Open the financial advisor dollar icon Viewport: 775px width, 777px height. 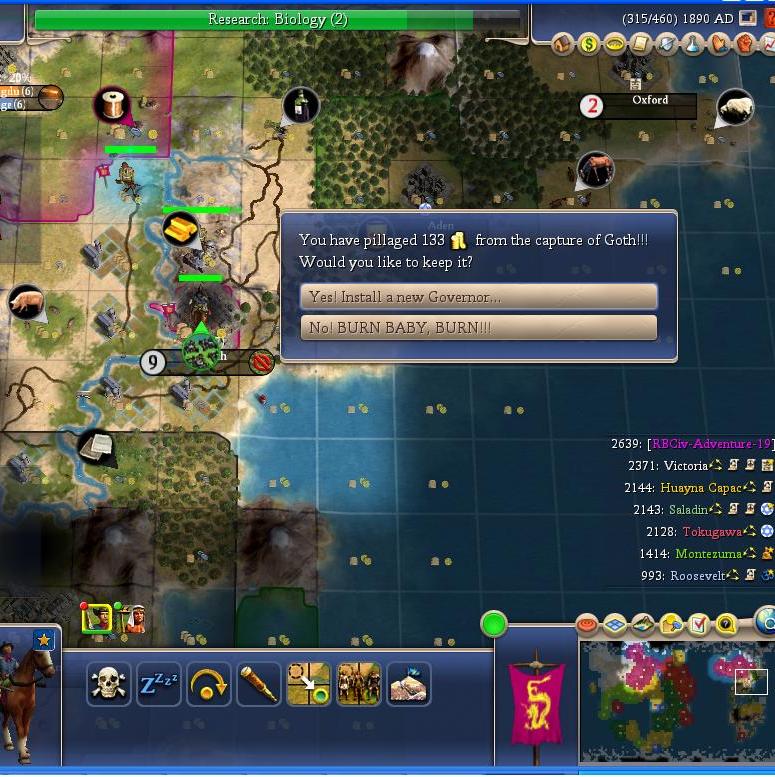(589, 45)
